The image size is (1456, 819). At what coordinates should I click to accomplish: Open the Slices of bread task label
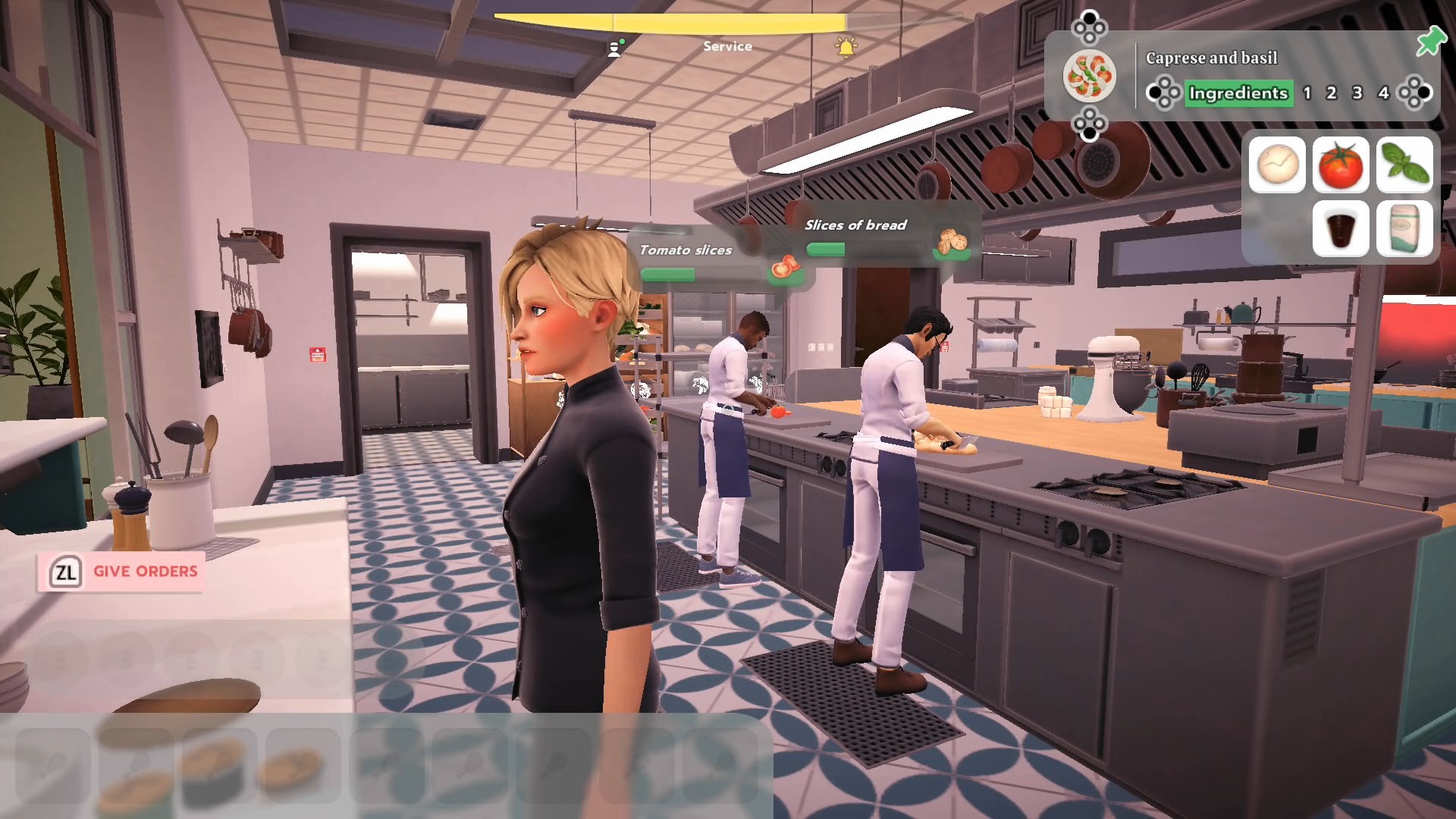click(855, 225)
